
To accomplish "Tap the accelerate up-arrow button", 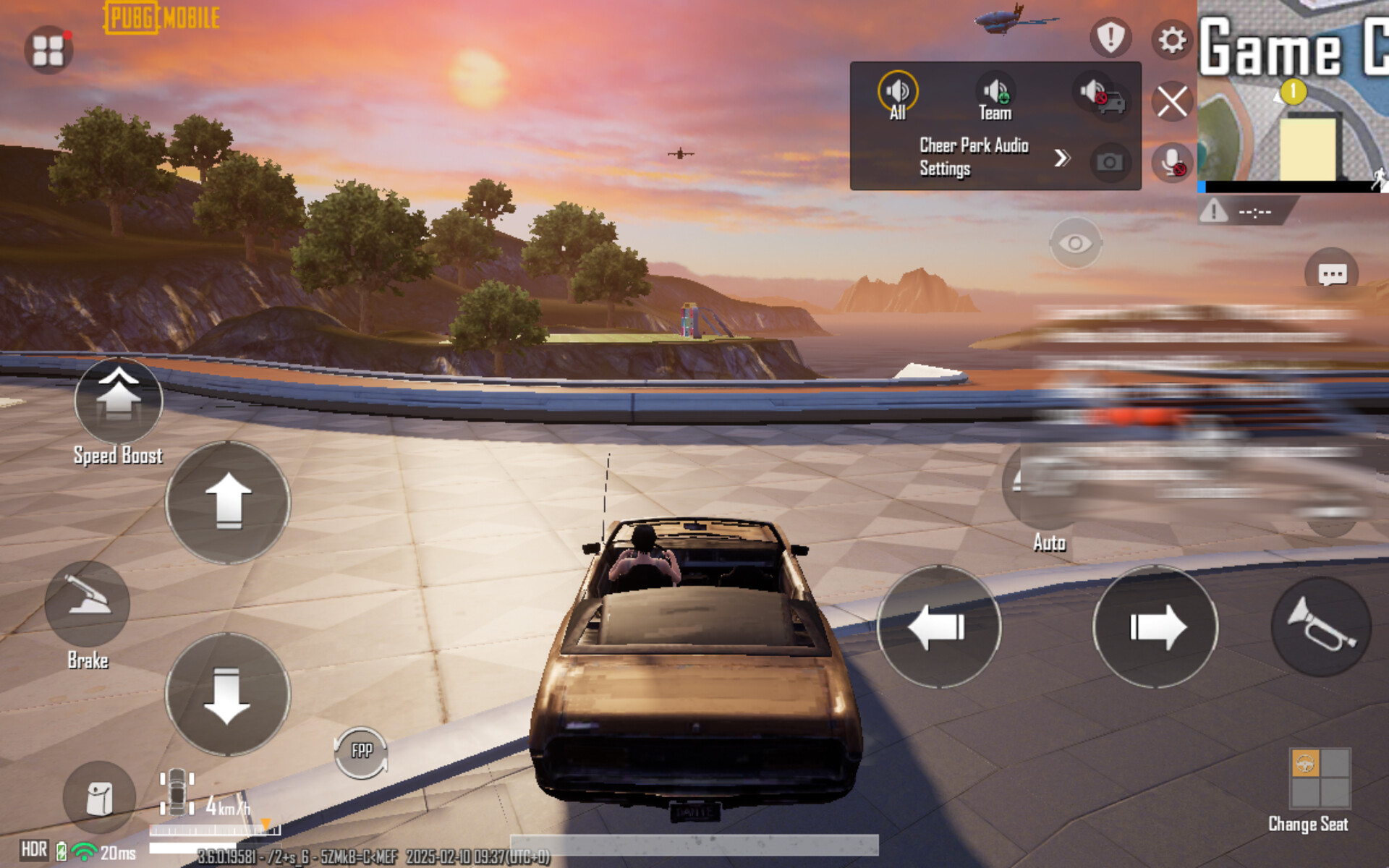I will [228, 502].
